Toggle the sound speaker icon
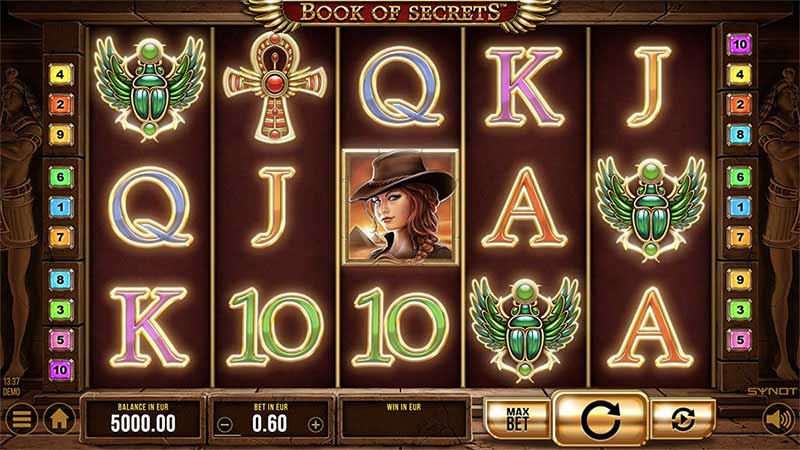 coord(779,418)
